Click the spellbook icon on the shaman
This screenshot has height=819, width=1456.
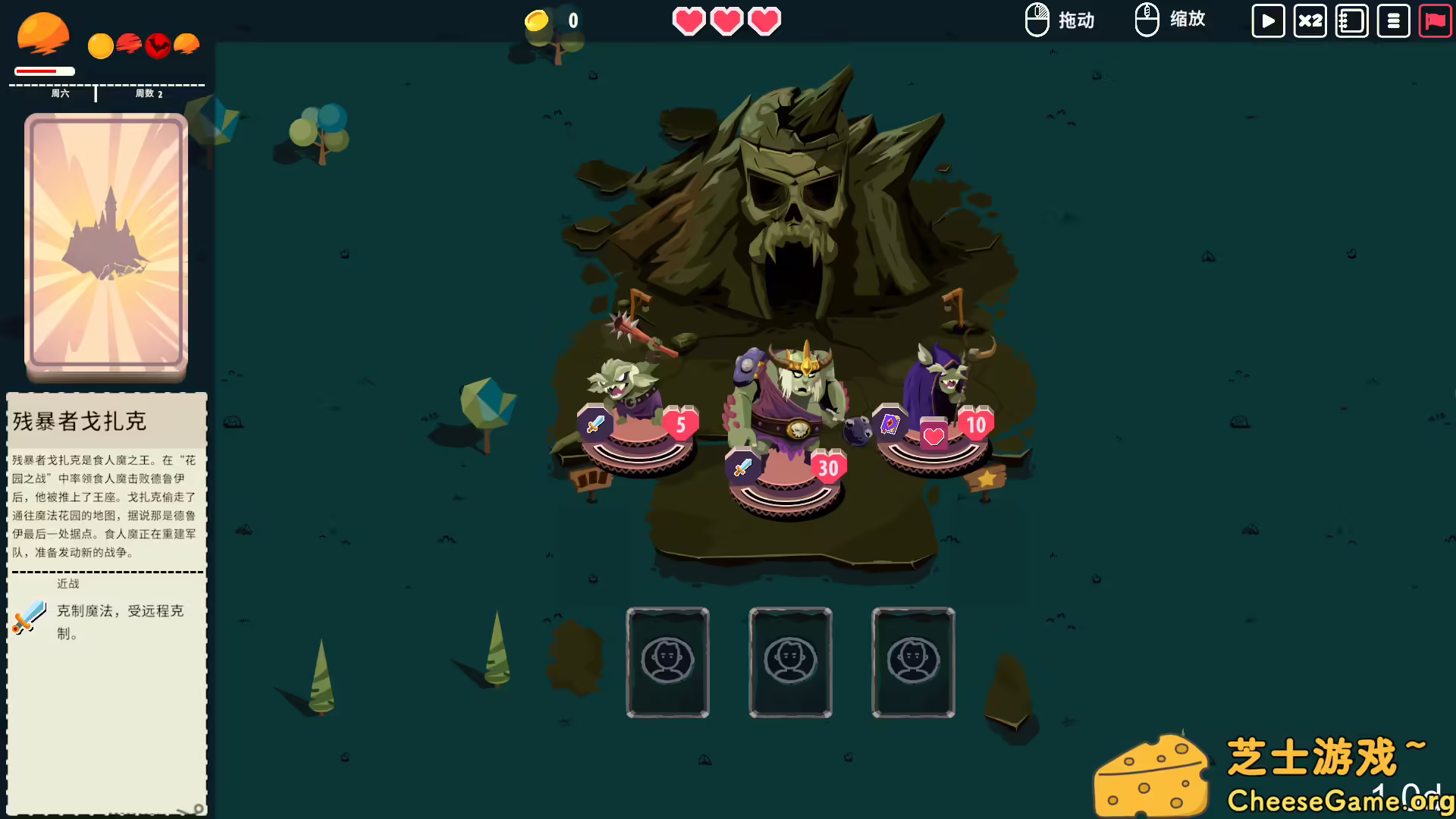(x=890, y=424)
